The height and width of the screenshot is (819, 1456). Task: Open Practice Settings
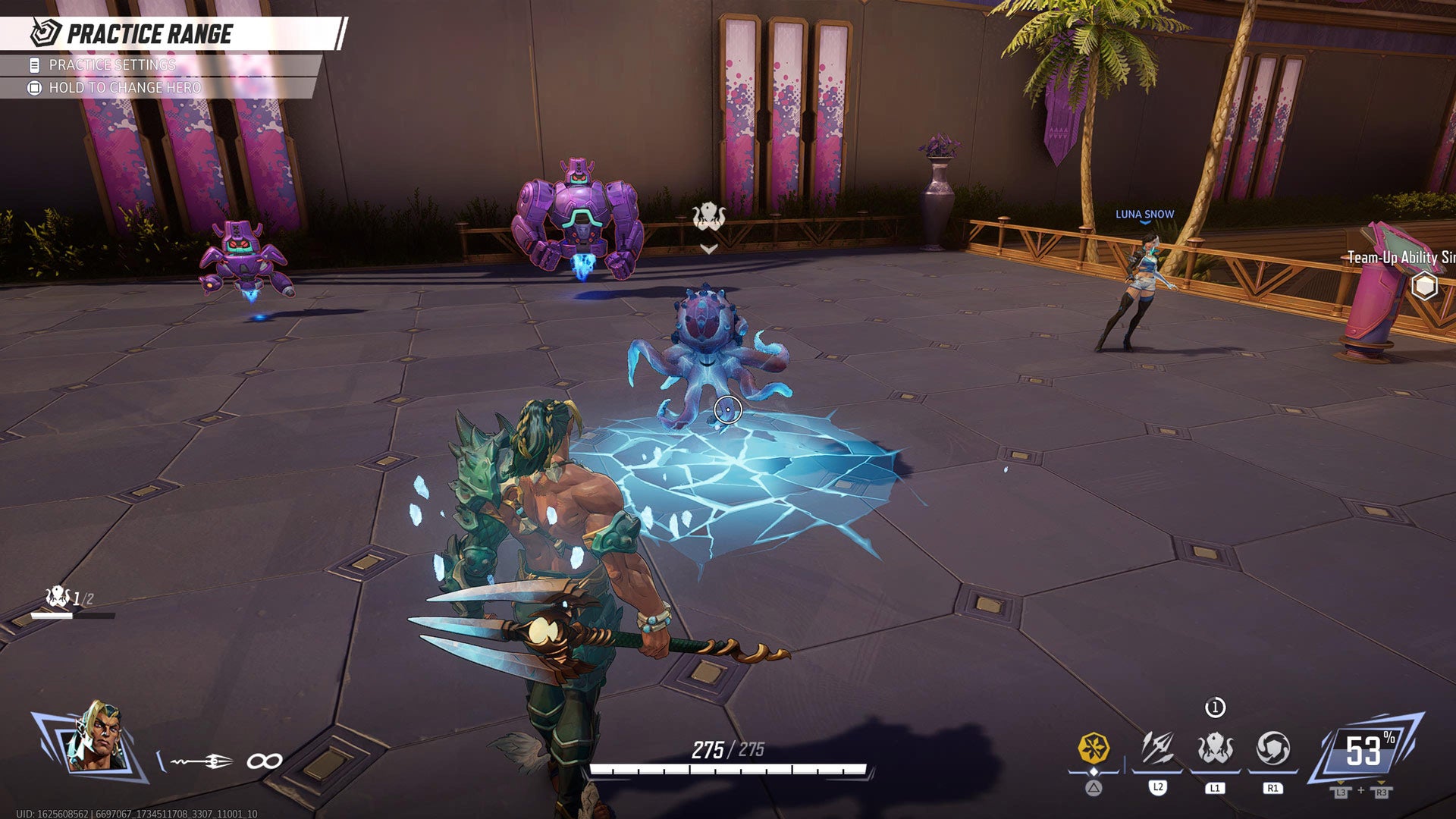pyautogui.click(x=111, y=66)
